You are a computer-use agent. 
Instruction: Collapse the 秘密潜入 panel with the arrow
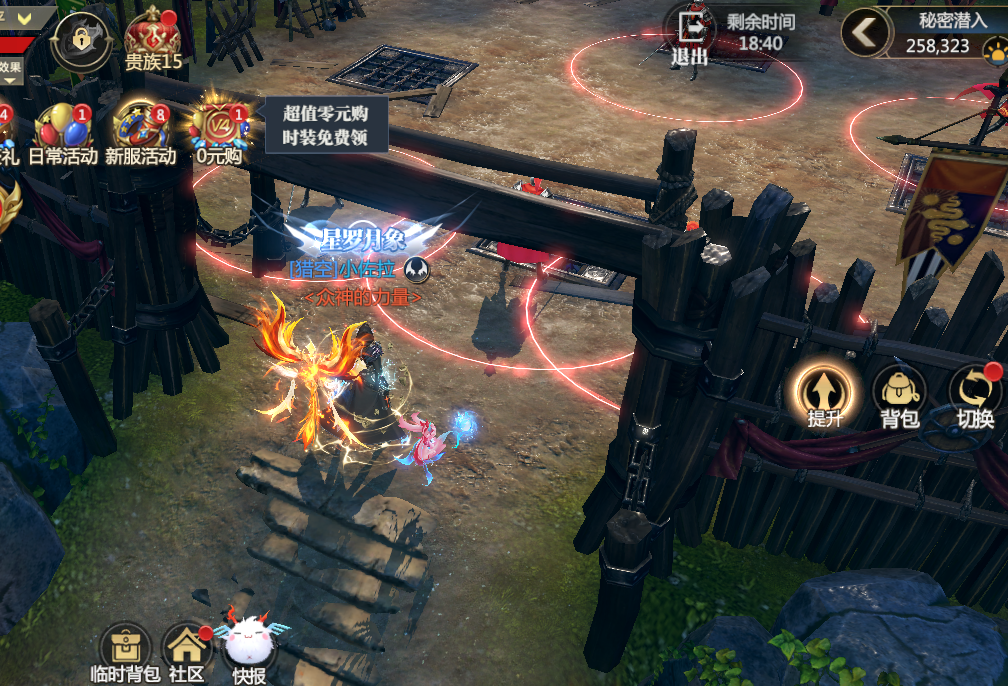pyautogui.click(x=866, y=33)
